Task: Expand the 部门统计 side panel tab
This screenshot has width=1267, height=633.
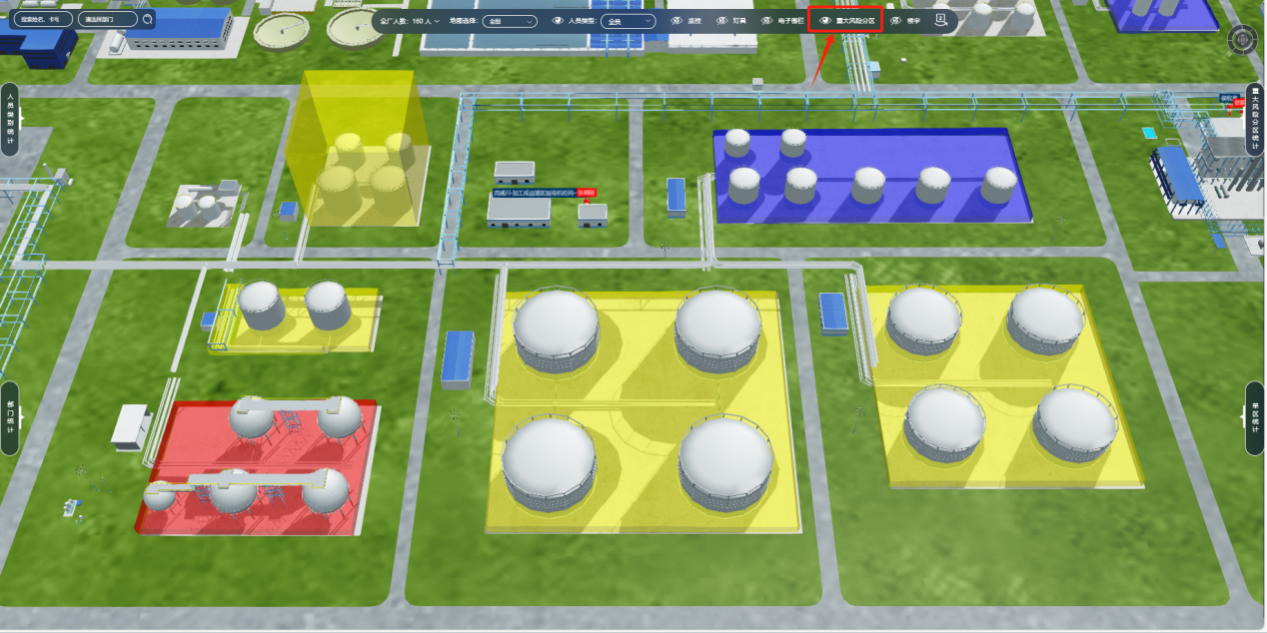Action: pyautogui.click(x=10, y=418)
